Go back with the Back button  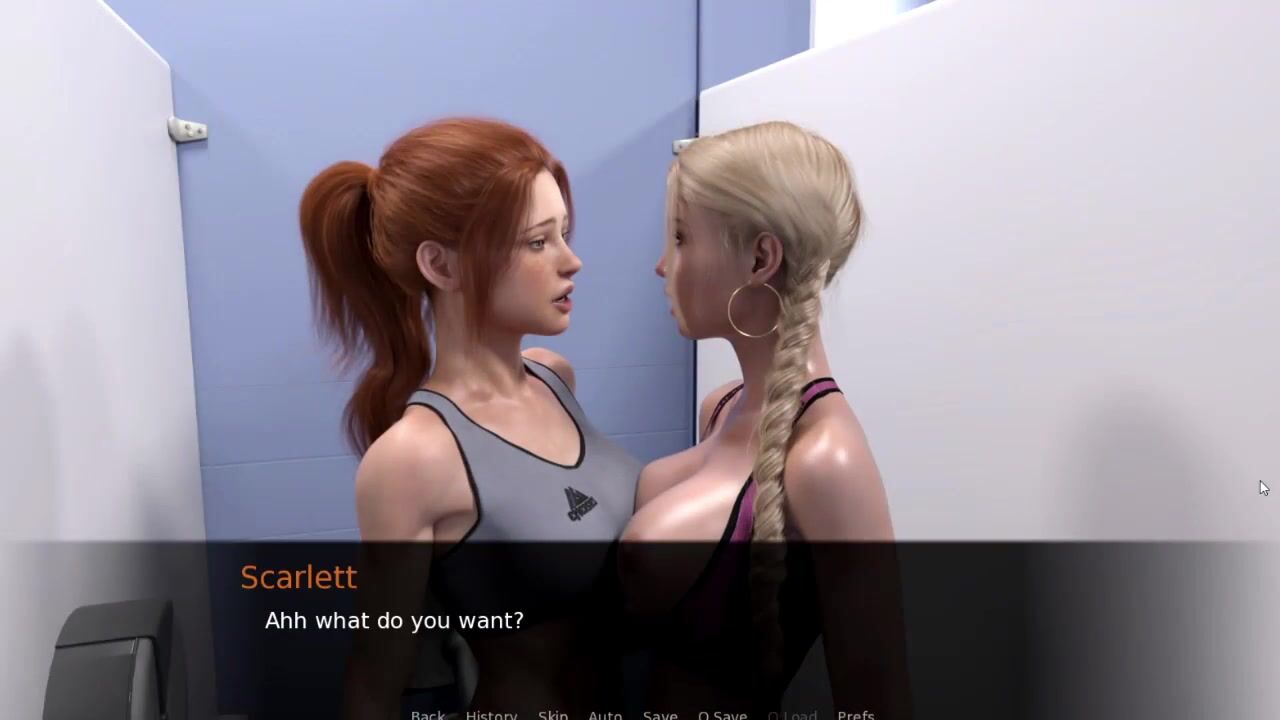point(428,714)
